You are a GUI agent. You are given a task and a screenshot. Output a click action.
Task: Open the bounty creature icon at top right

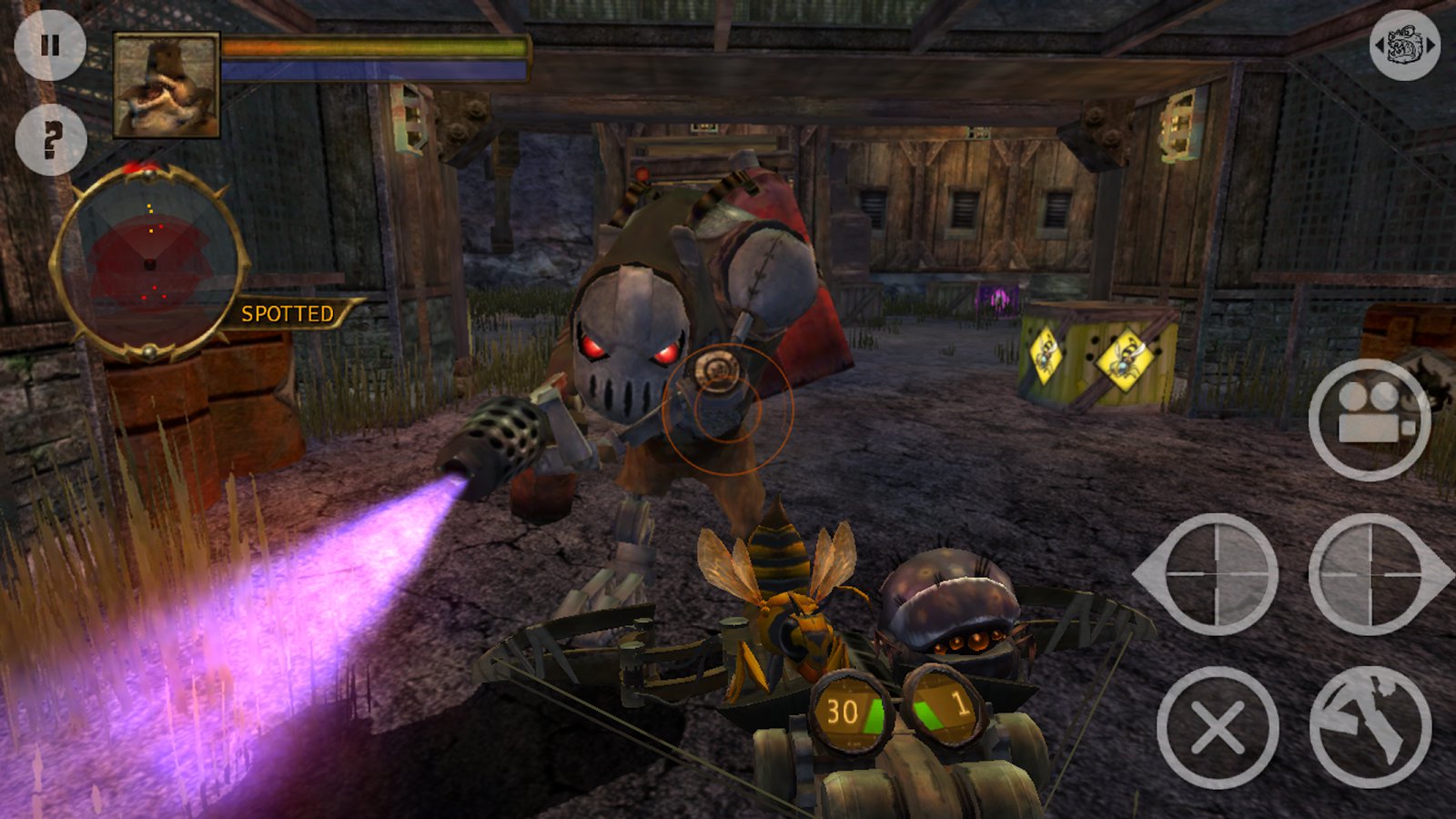point(1404,45)
